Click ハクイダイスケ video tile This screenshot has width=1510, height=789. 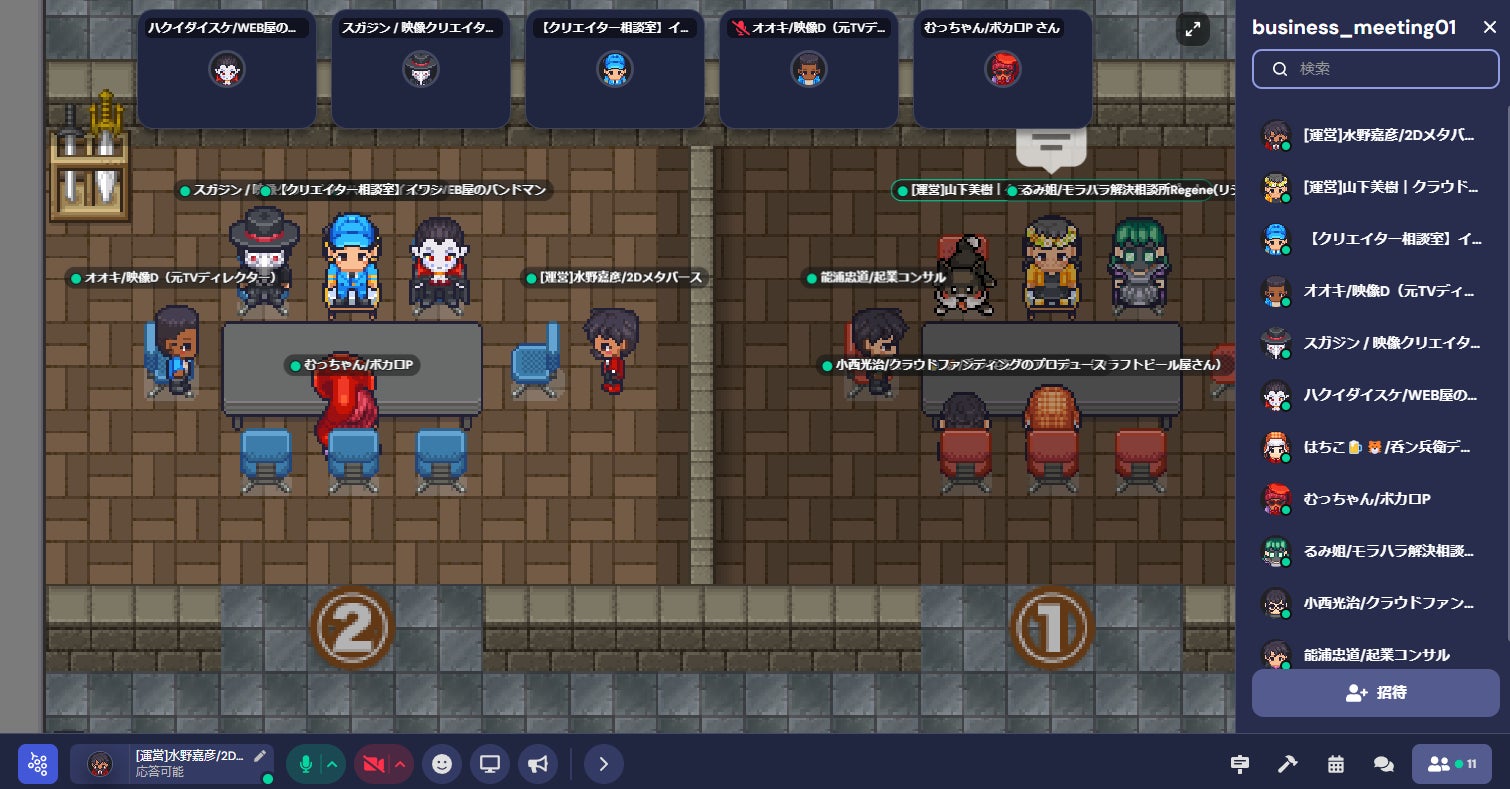coord(227,69)
